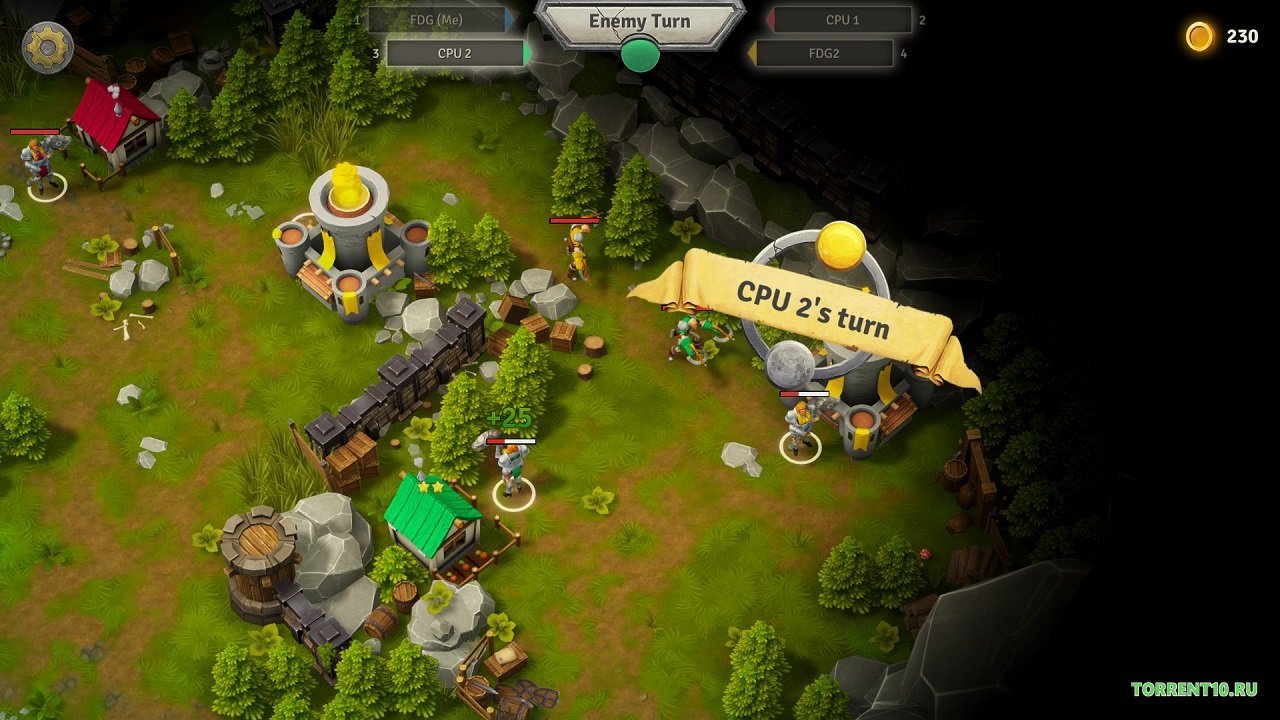The image size is (1280, 720).
Task: Select the FDG (Me) player panel
Action: click(x=441, y=20)
